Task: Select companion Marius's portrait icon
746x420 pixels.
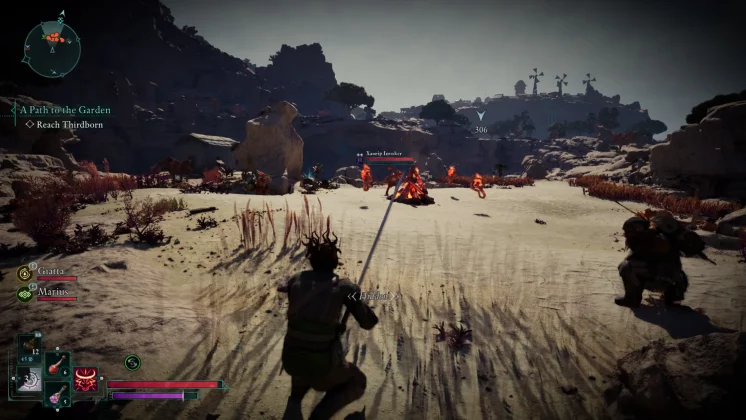Action: [x=24, y=294]
